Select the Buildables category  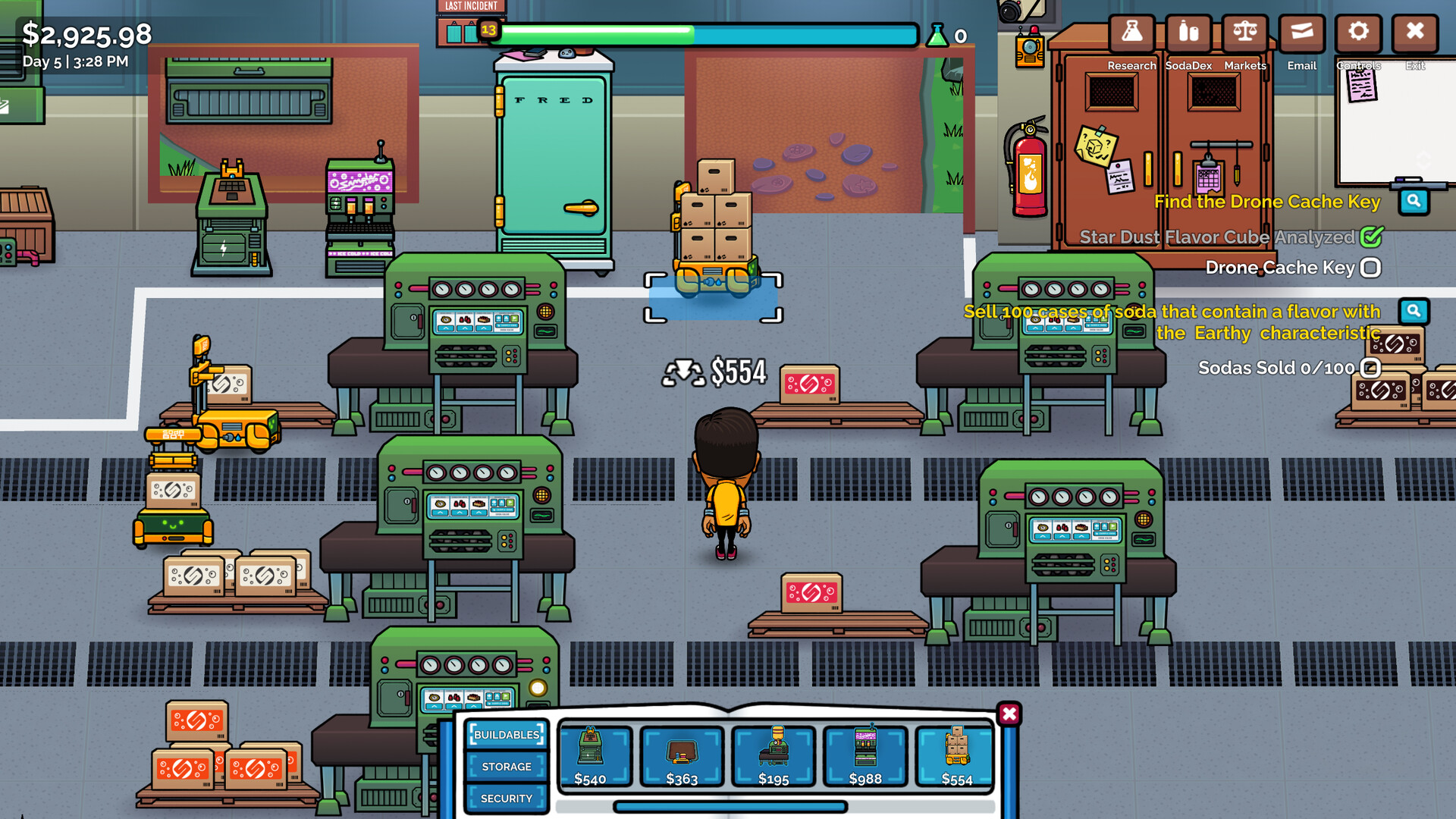[x=506, y=735]
